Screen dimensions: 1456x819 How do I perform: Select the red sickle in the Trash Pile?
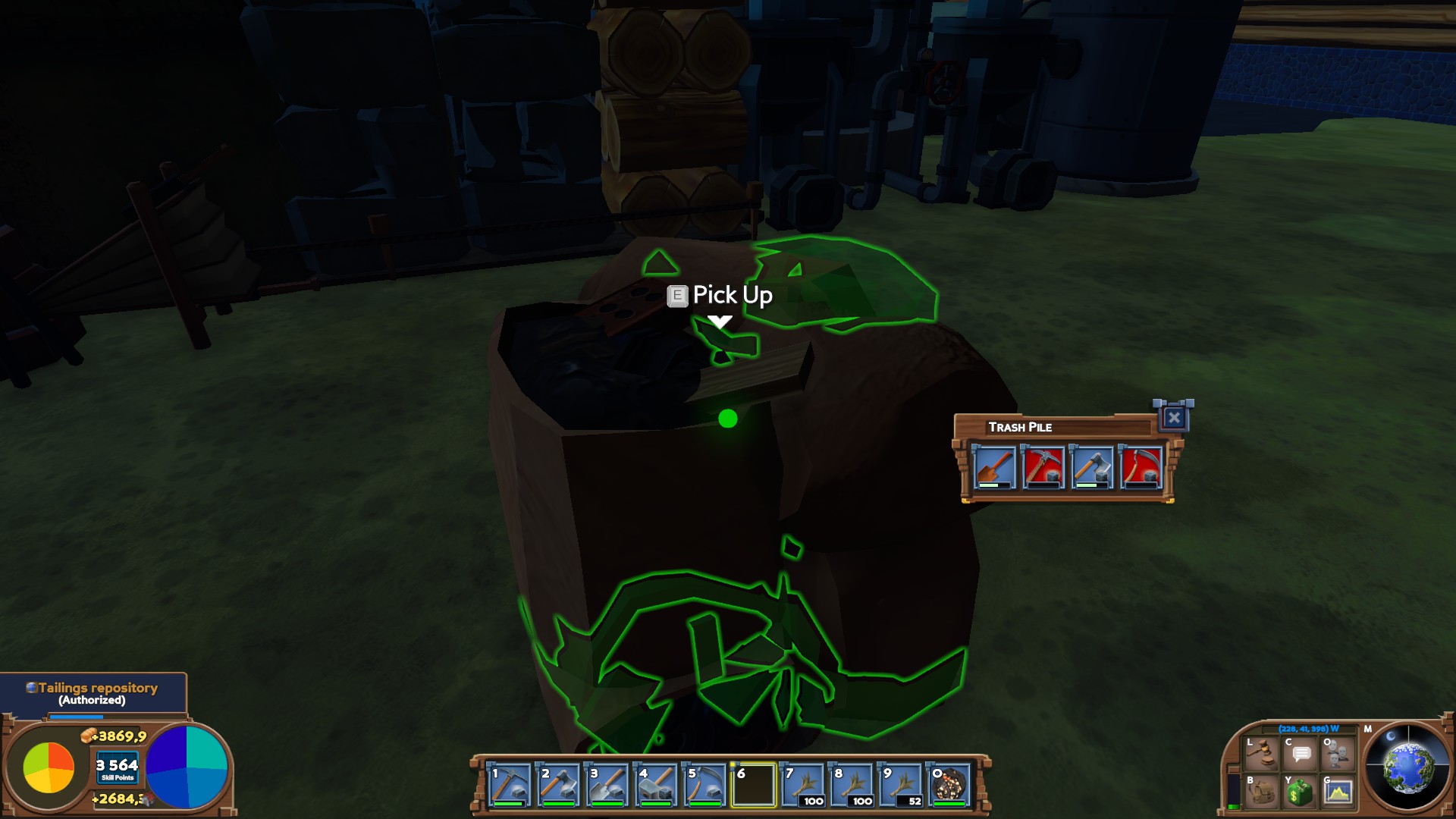pos(1141,467)
